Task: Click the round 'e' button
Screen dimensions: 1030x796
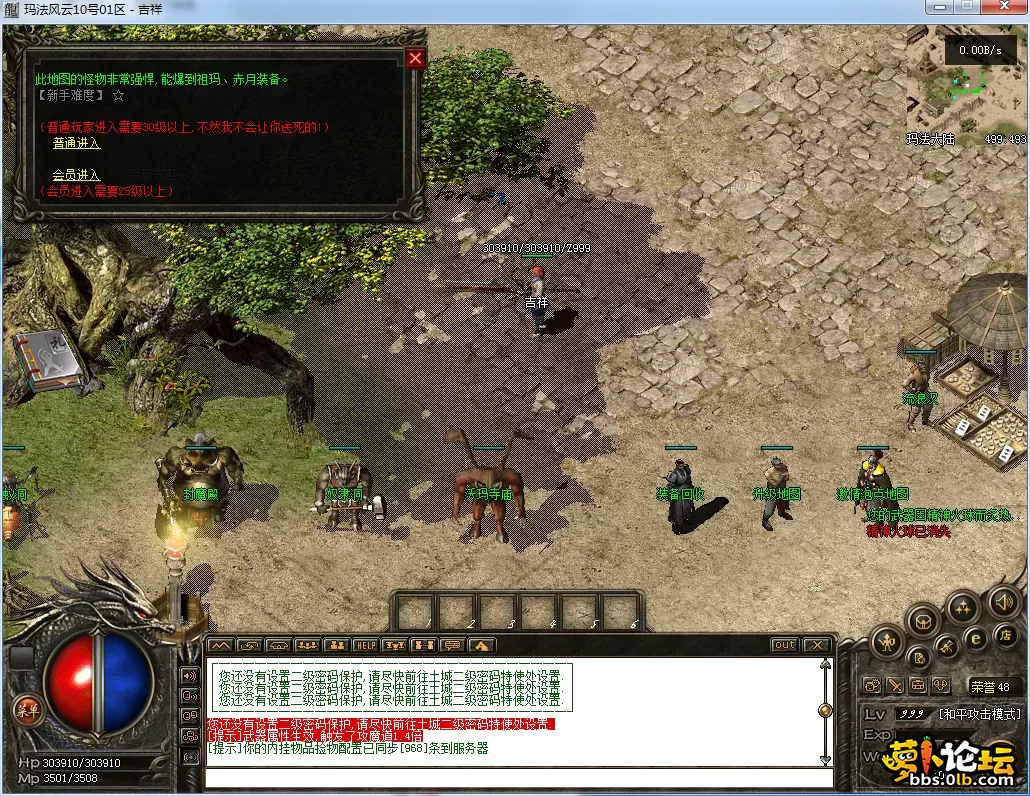Action: 976,639
